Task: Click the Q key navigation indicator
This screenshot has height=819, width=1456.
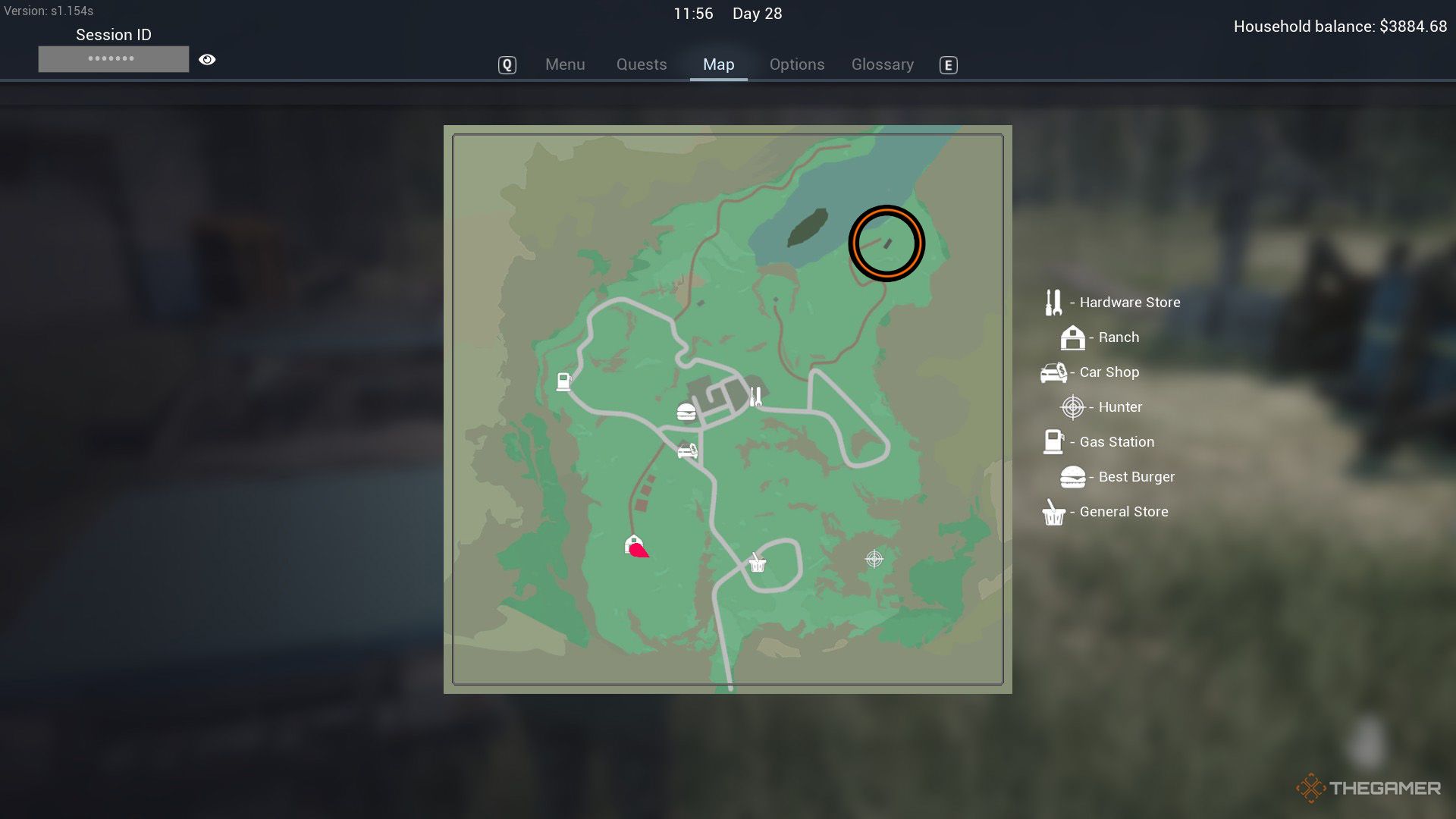Action: pyautogui.click(x=507, y=64)
